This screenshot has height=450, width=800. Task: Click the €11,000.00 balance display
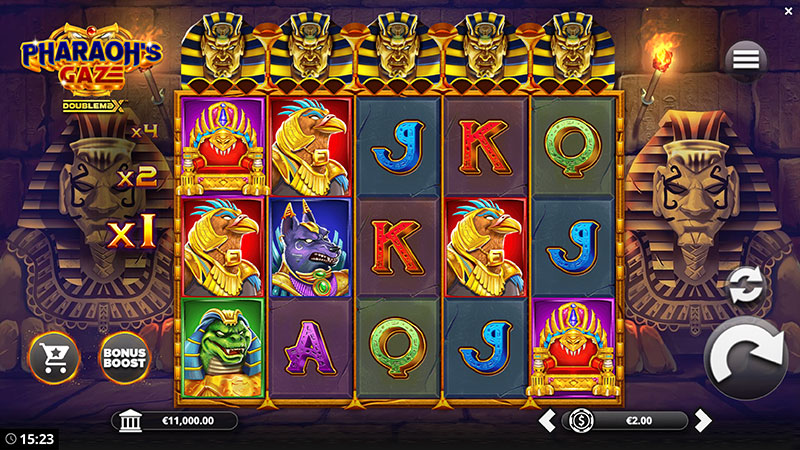tap(175, 421)
